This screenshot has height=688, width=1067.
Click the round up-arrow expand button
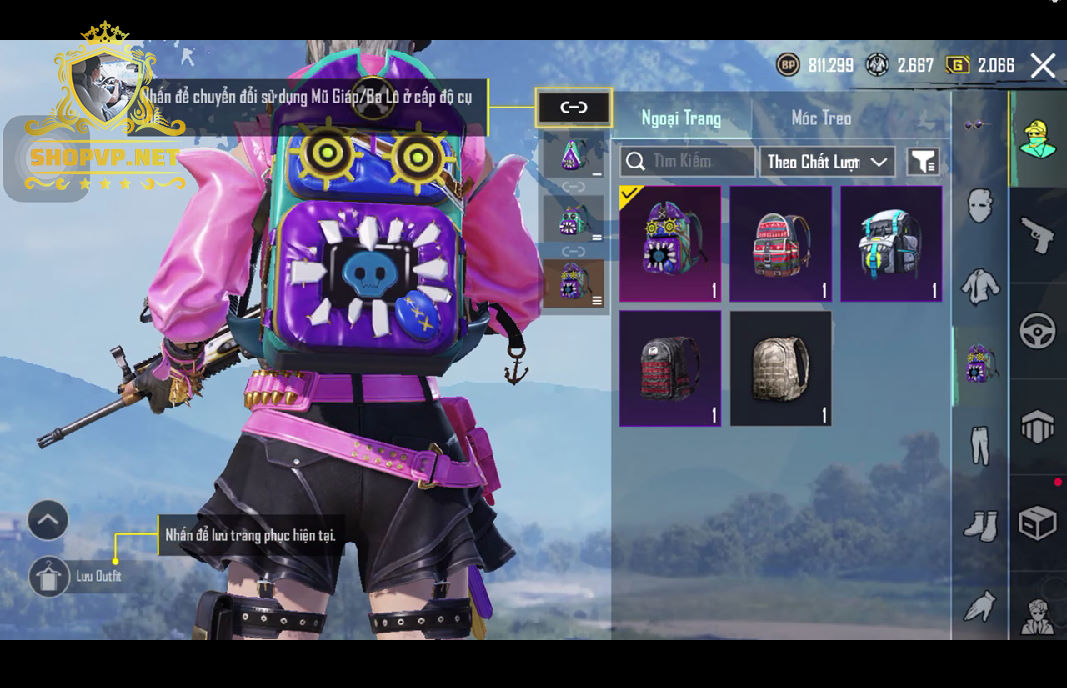[48, 520]
